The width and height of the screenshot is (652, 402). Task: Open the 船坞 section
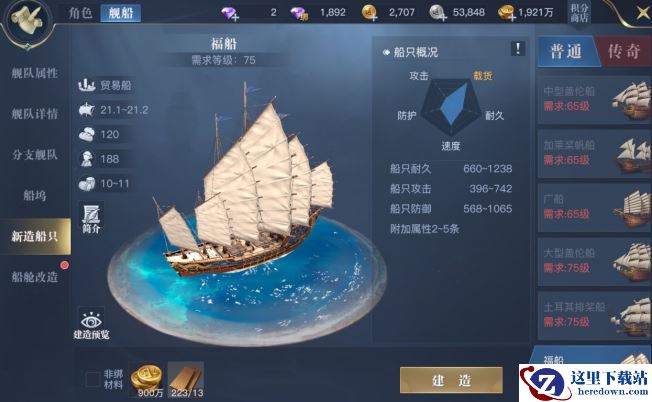pos(35,195)
